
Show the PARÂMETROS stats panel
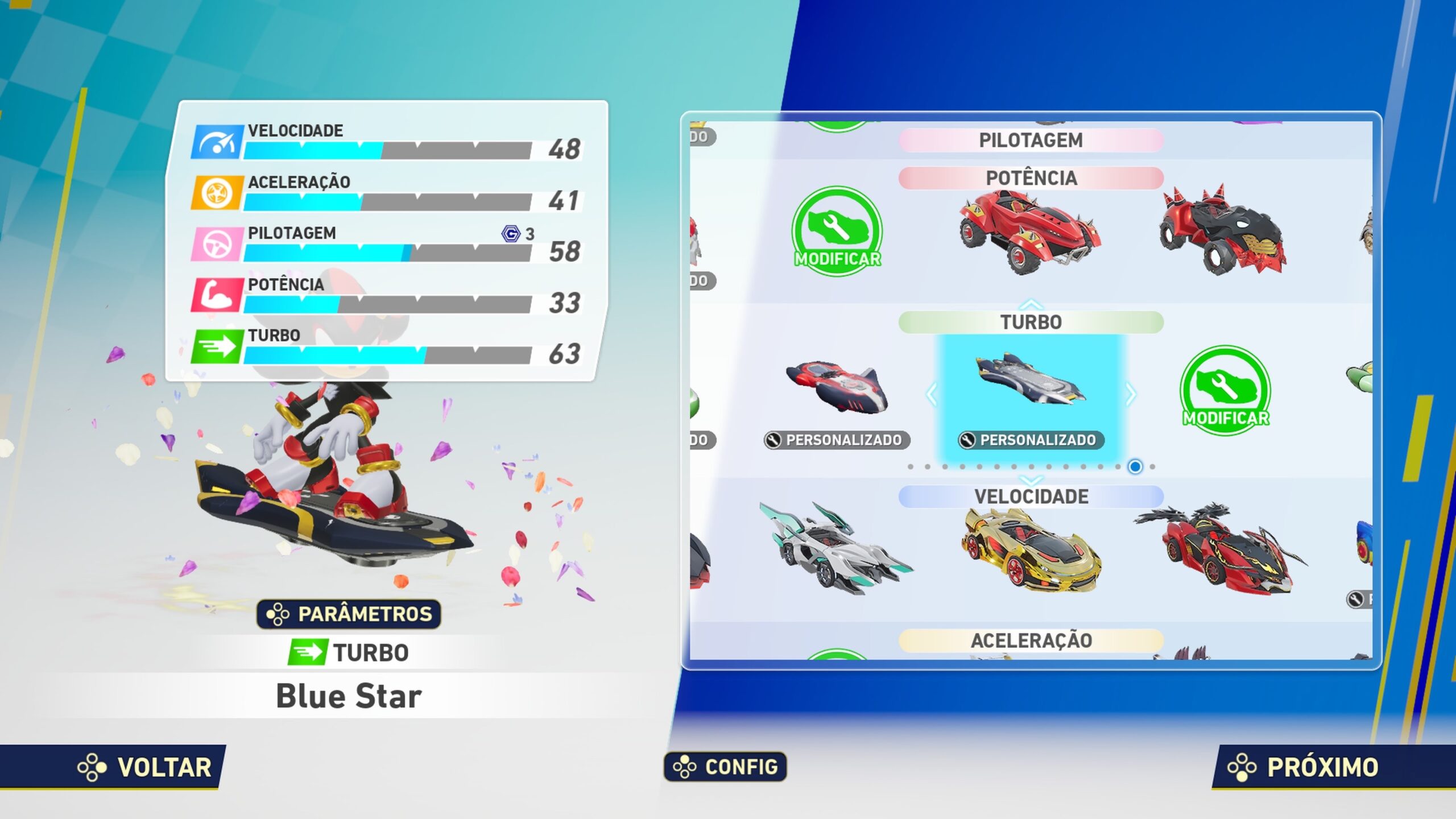349,614
